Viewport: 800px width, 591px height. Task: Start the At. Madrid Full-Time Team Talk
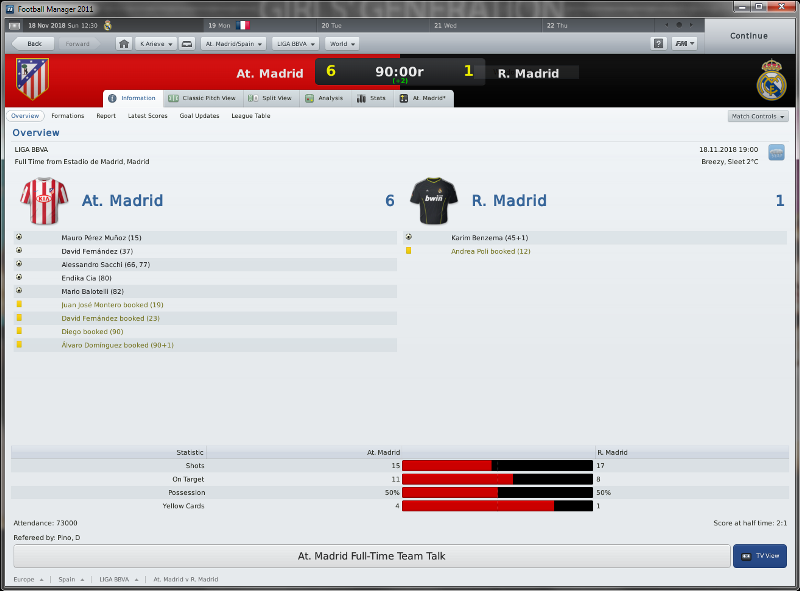point(371,556)
